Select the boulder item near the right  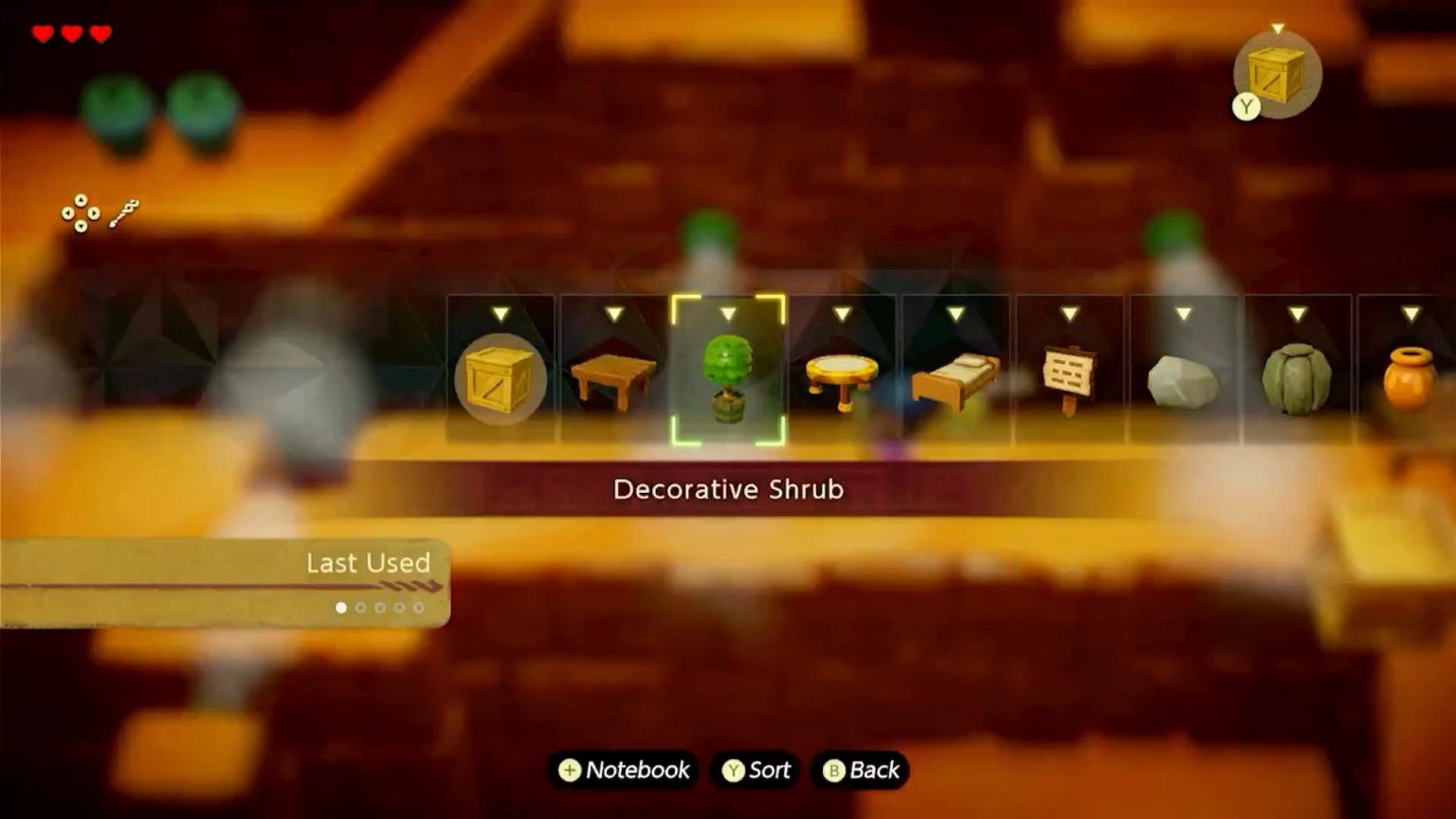pos(1297,374)
